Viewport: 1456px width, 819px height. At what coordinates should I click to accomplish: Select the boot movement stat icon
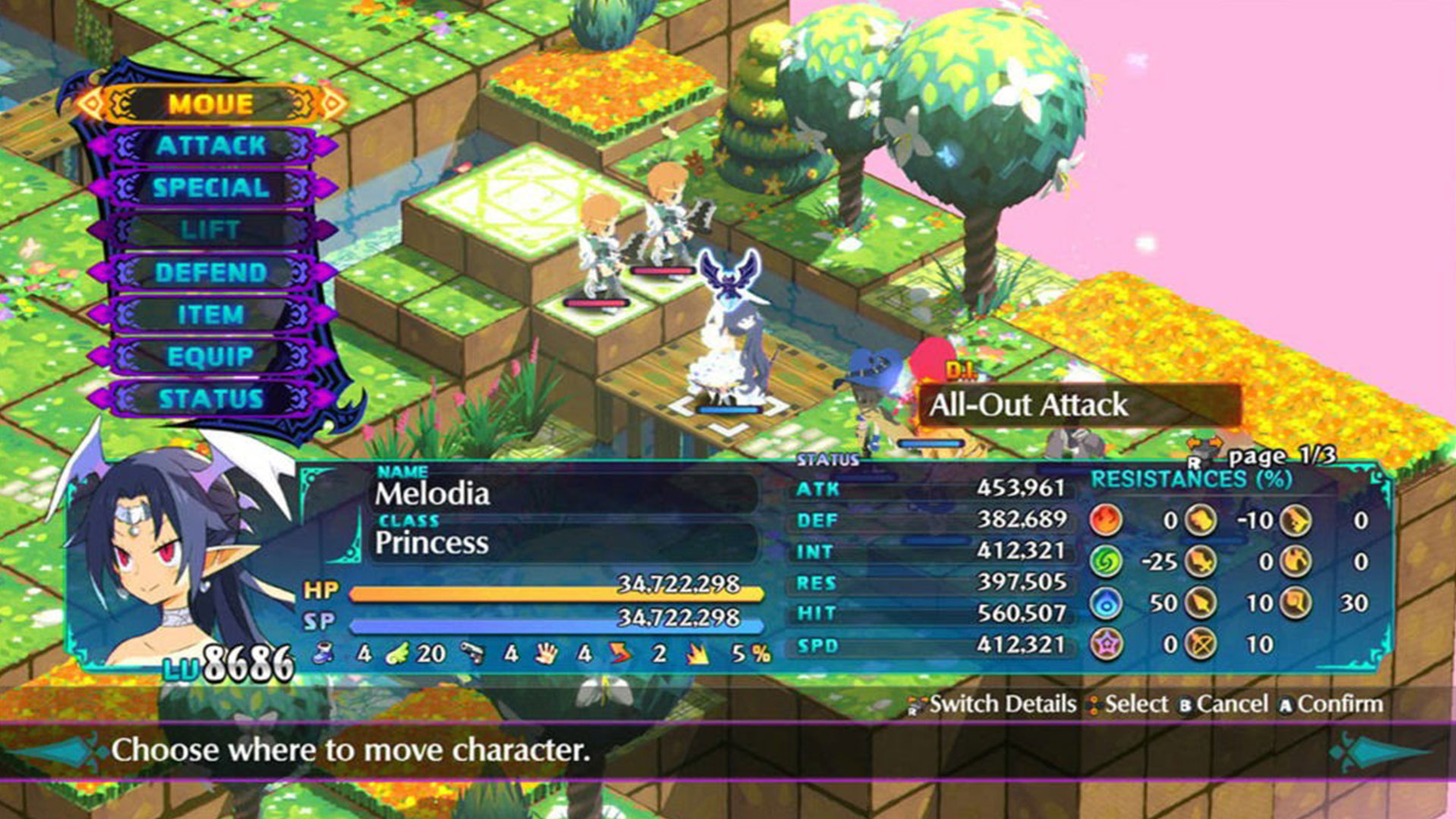(322, 654)
